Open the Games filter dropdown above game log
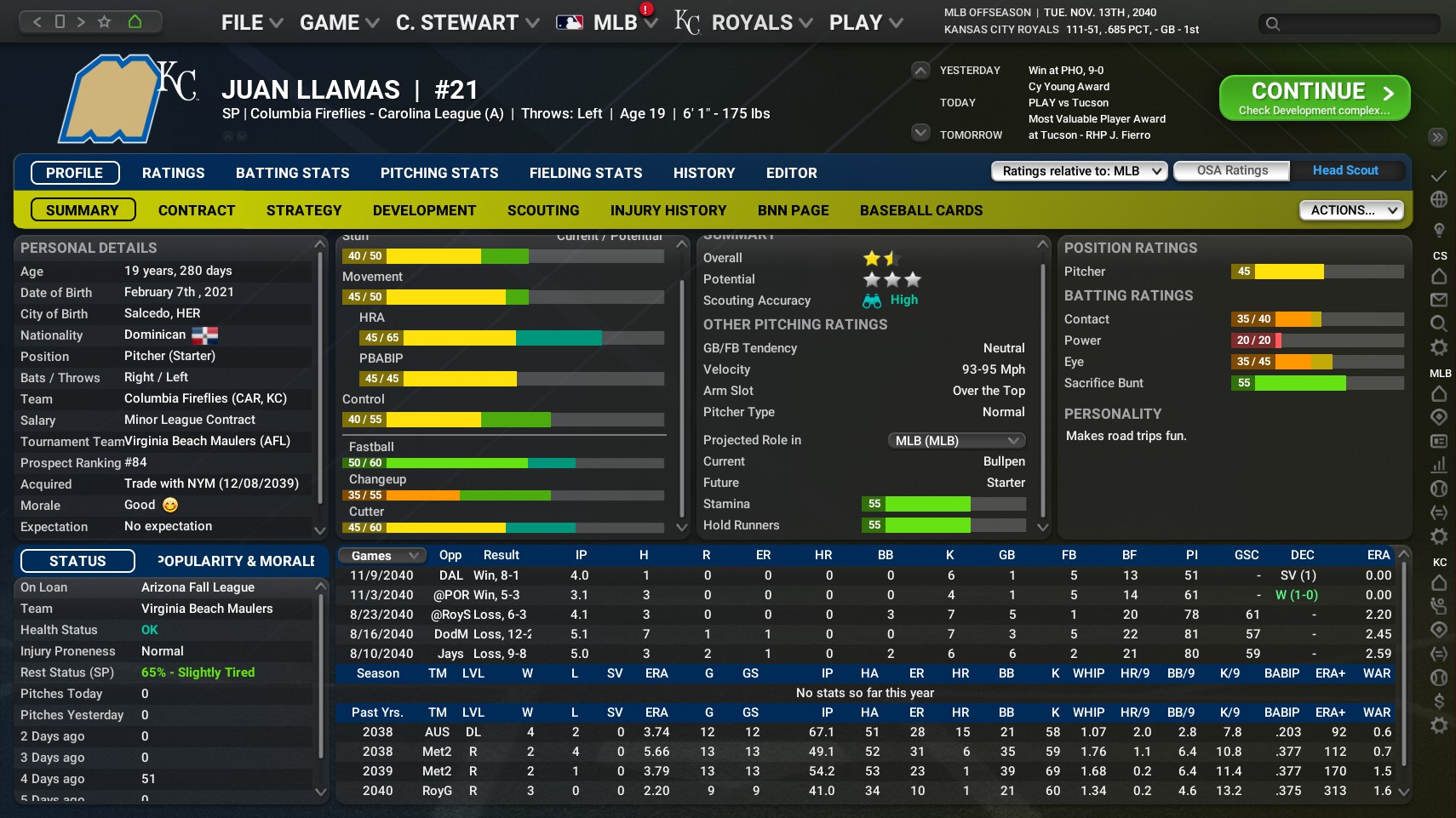1456x818 pixels. (380, 555)
